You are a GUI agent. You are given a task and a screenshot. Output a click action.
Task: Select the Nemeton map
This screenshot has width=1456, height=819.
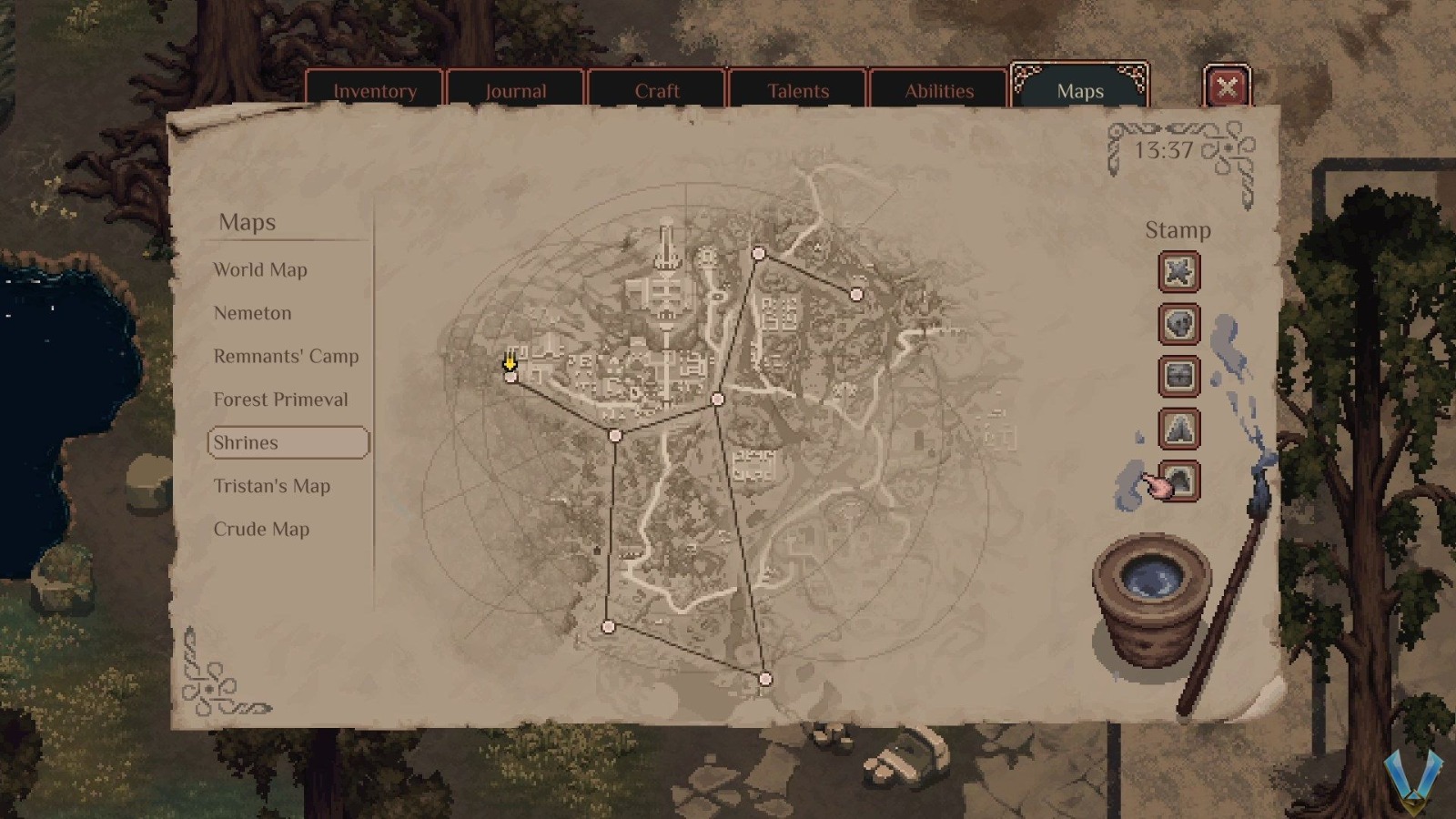tap(252, 313)
